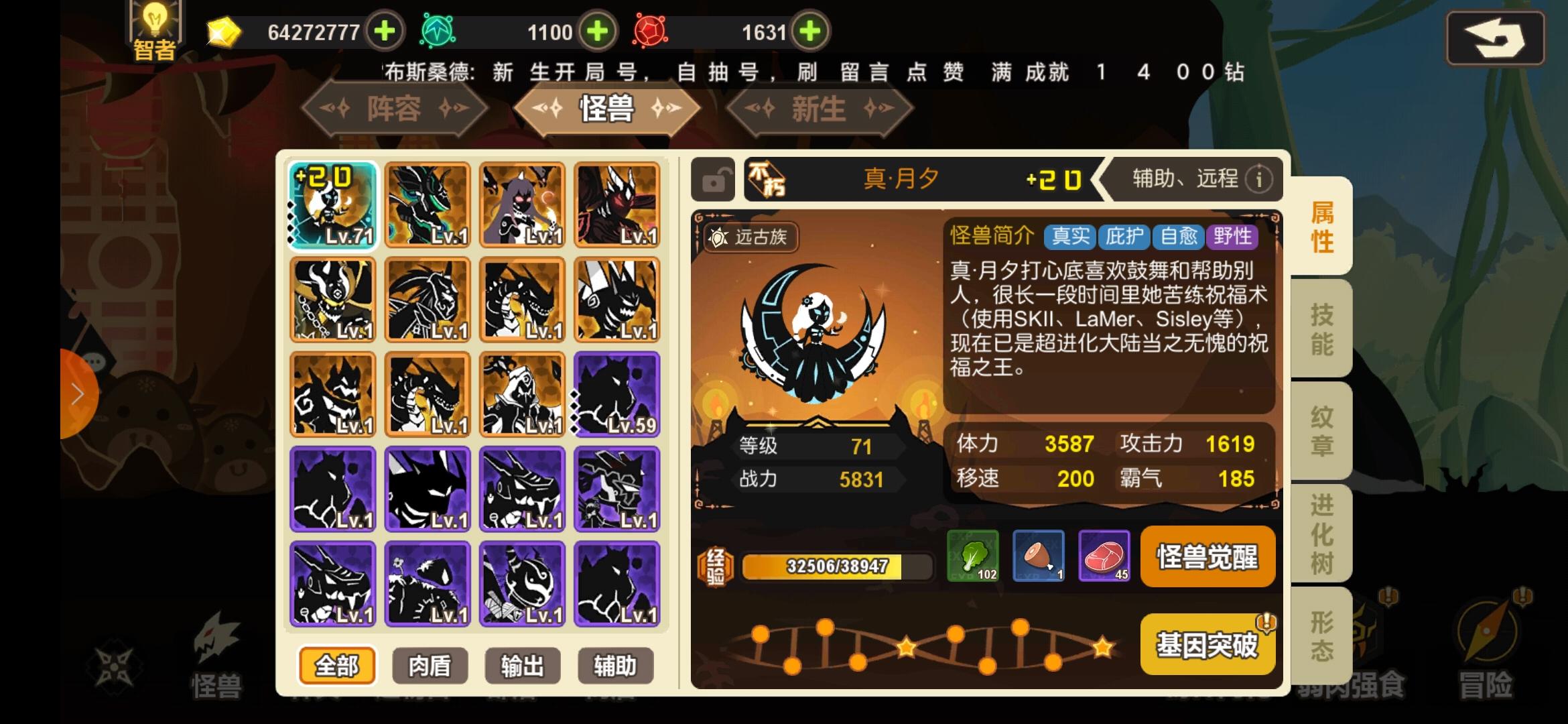
Task: Select the raw meat food item
Action: coord(1105,556)
